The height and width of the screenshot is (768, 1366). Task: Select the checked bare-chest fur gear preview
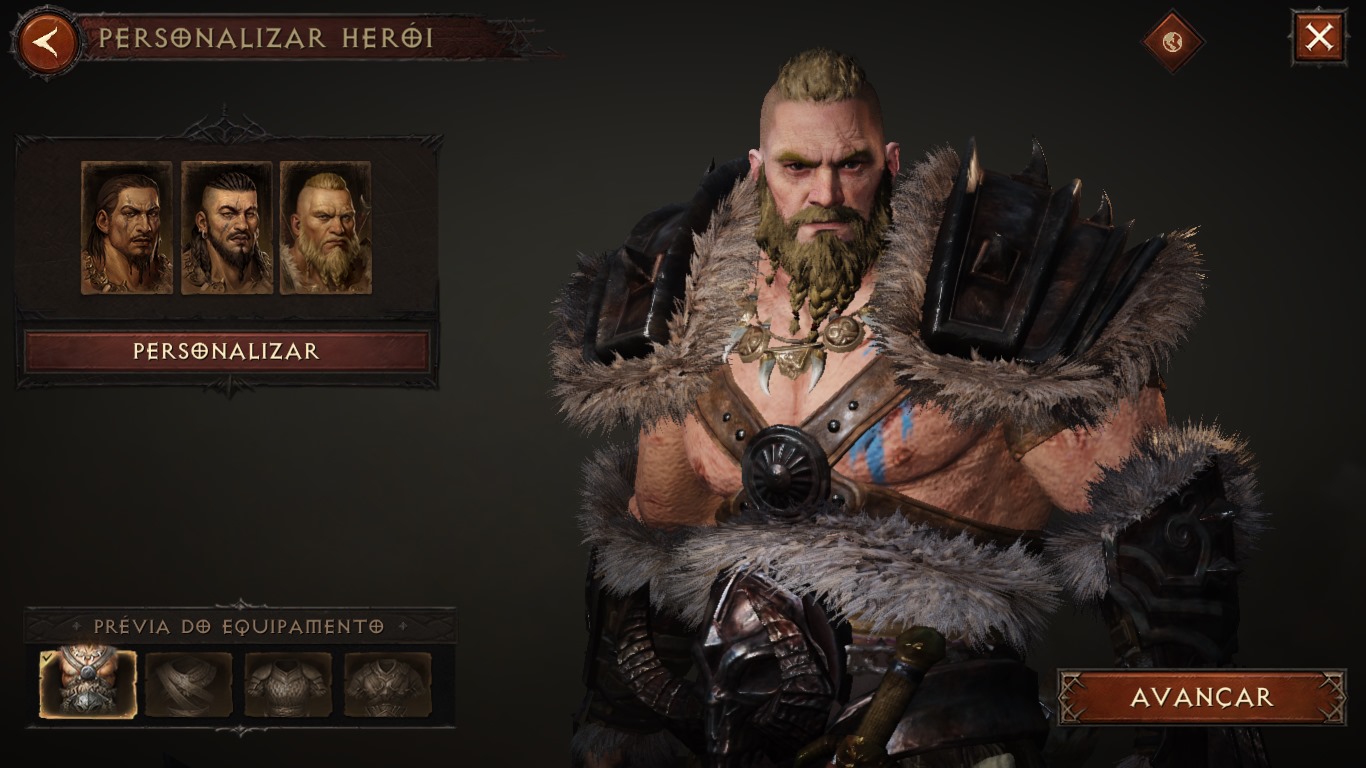pos(88,684)
